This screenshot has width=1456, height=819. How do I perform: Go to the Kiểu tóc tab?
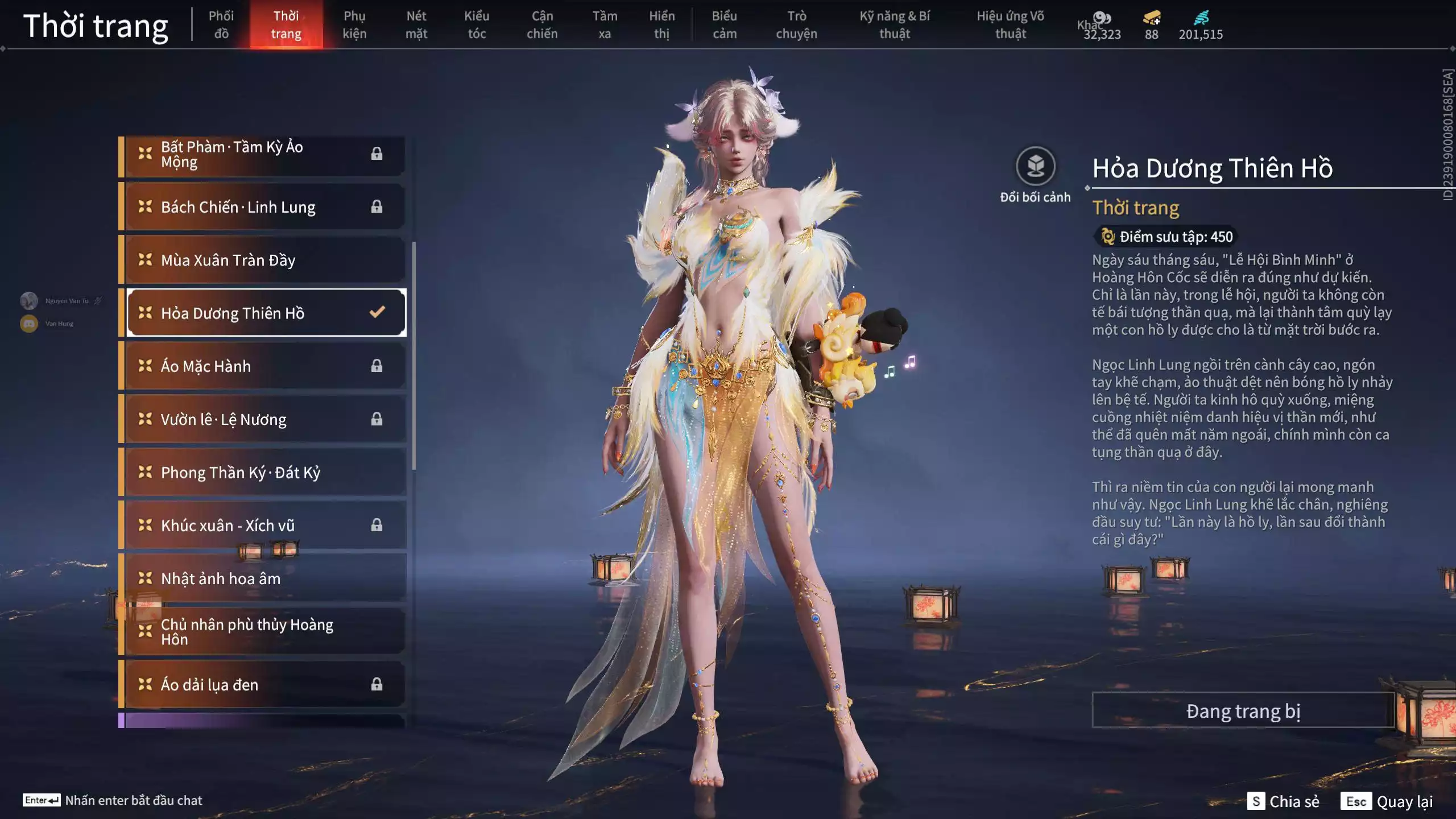(477, 24)
